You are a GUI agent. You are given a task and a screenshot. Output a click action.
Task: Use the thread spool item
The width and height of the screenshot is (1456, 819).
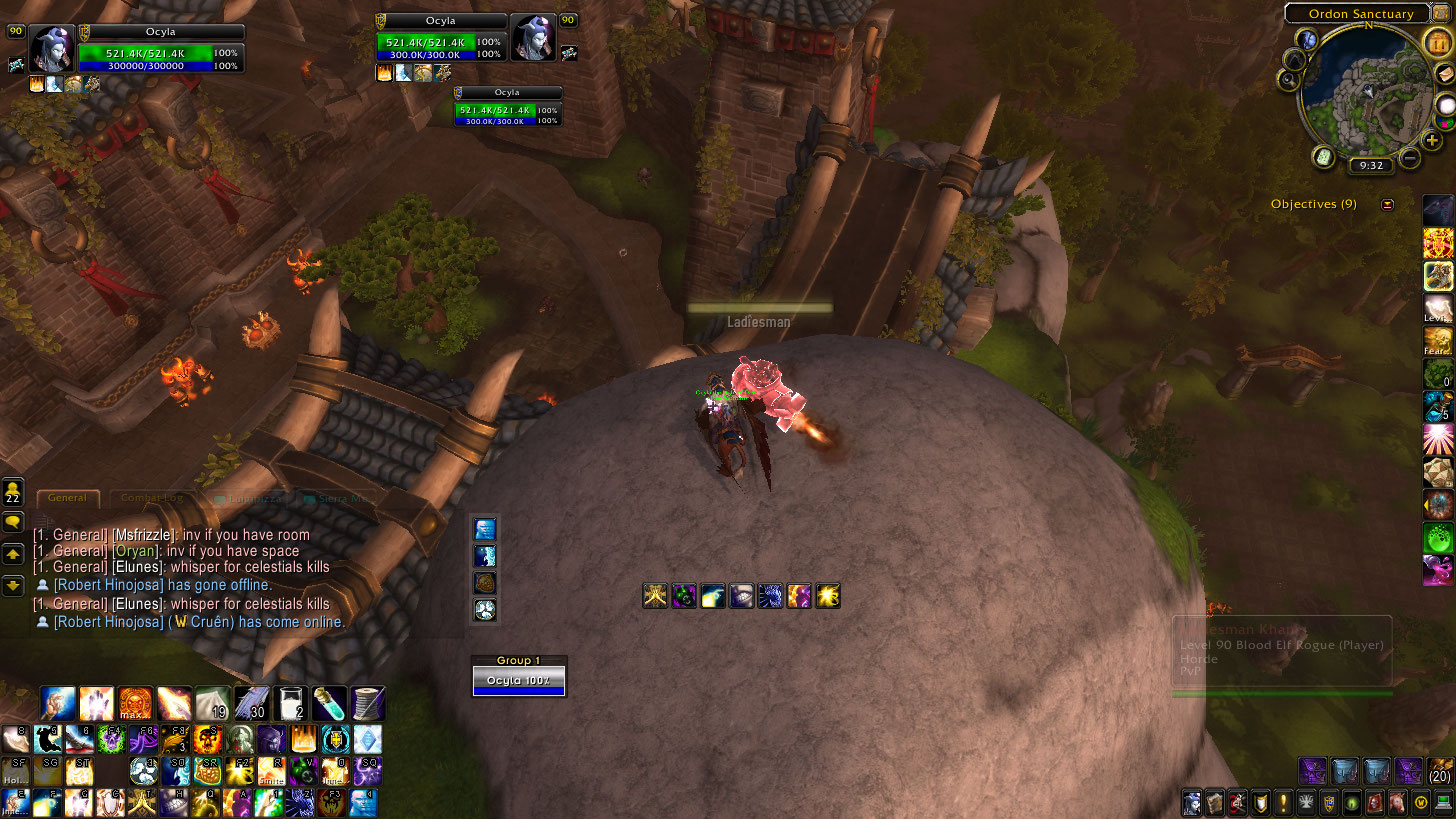point(367,702)
